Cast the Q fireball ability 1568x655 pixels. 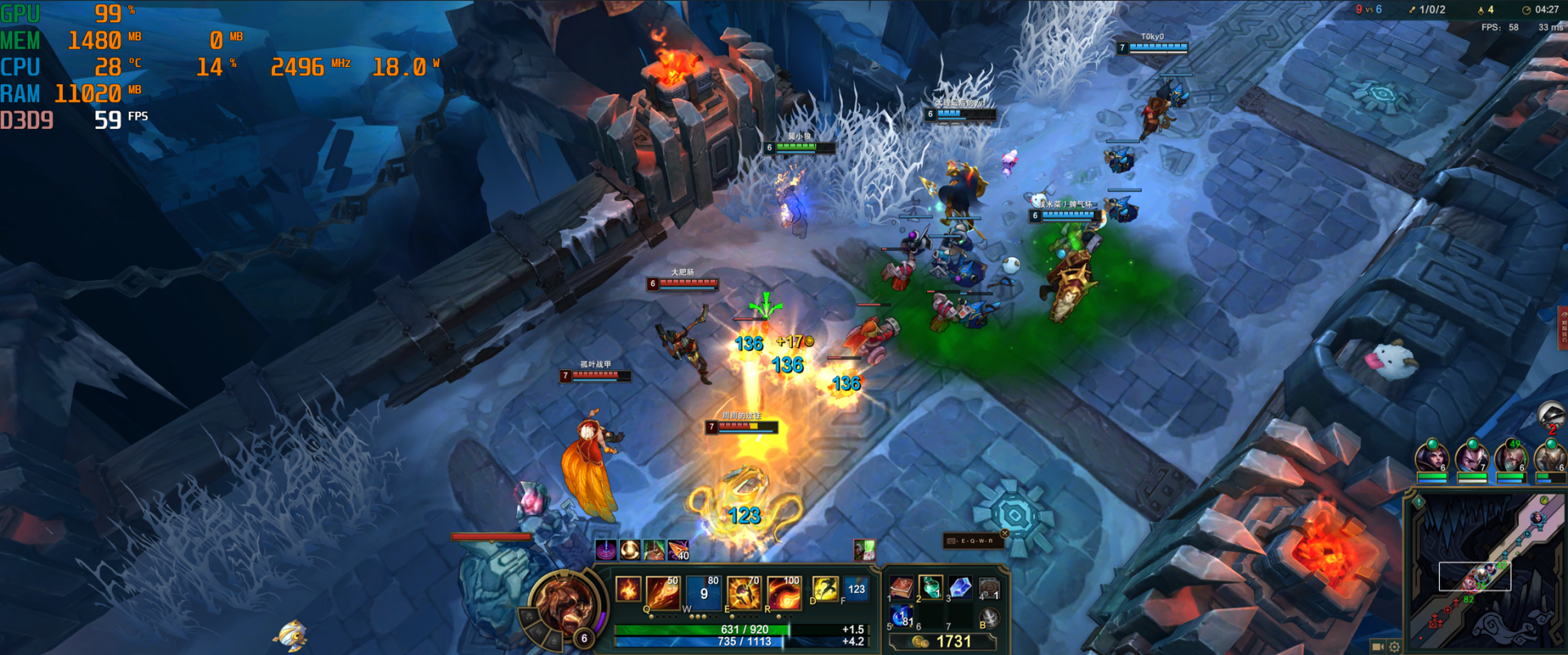point(662,592)
